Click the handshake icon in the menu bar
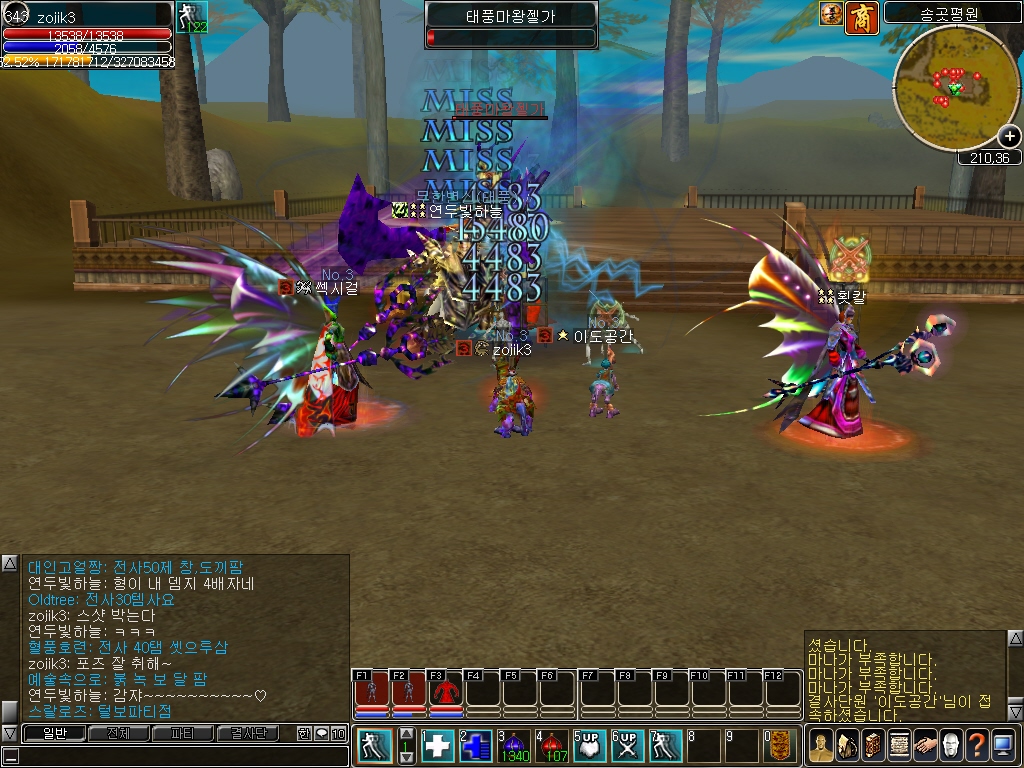This screenshot has height=768, width=1024. tap(925, 746)
